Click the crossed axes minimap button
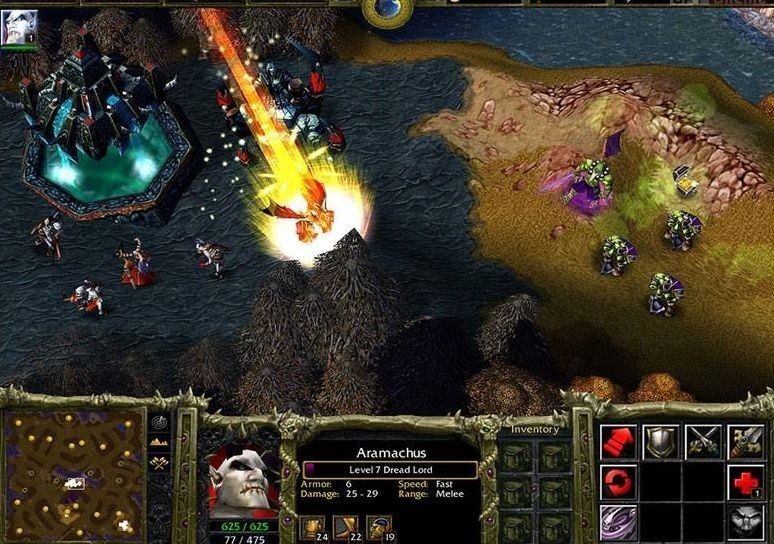 (x=160, y=463)
